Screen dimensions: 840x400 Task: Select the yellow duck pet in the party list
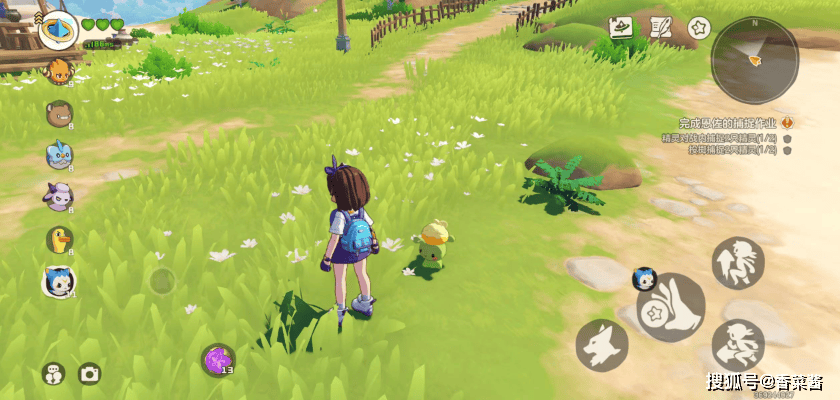59,238
